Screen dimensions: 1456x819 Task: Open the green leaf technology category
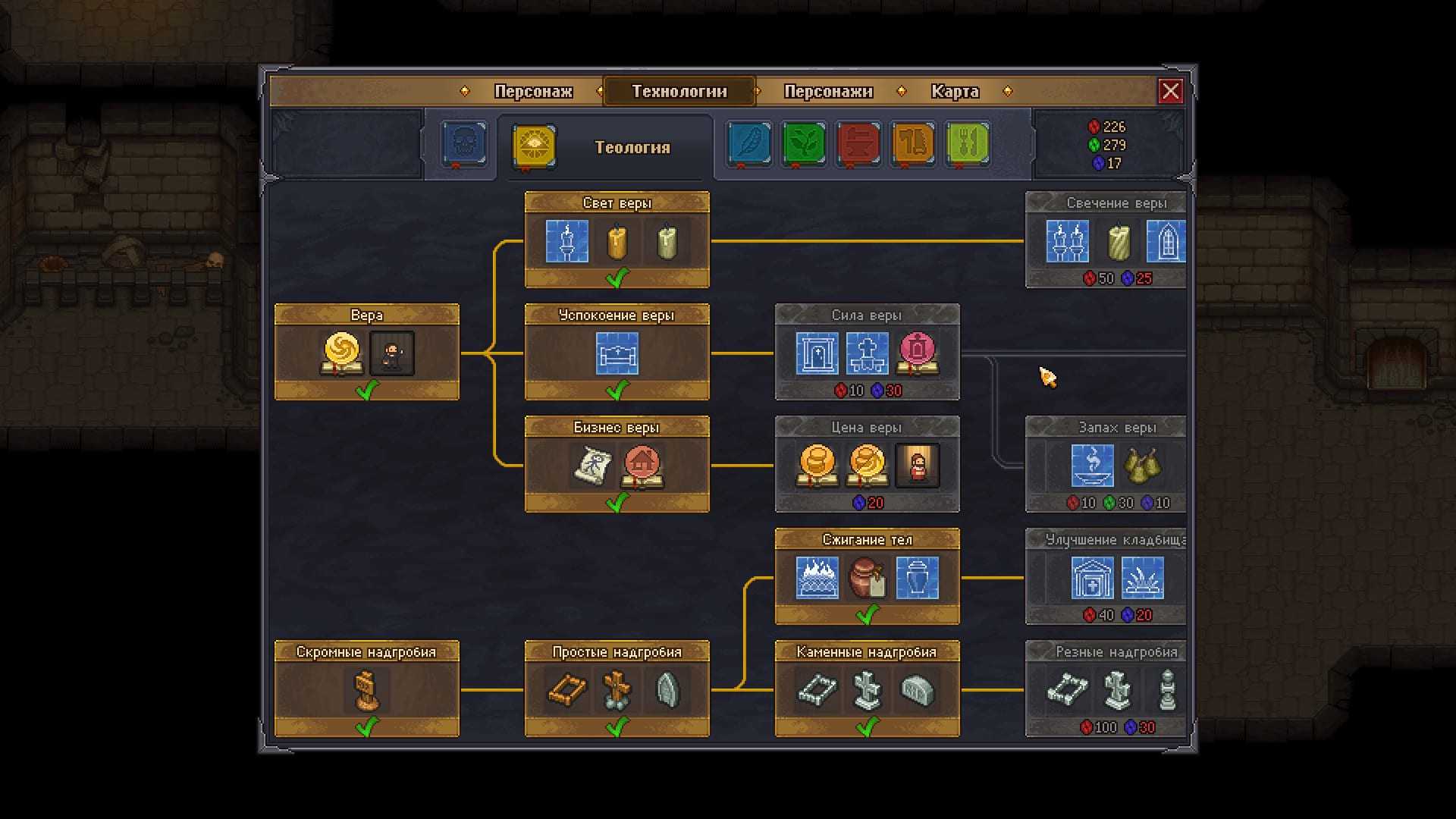click(804, 143)
